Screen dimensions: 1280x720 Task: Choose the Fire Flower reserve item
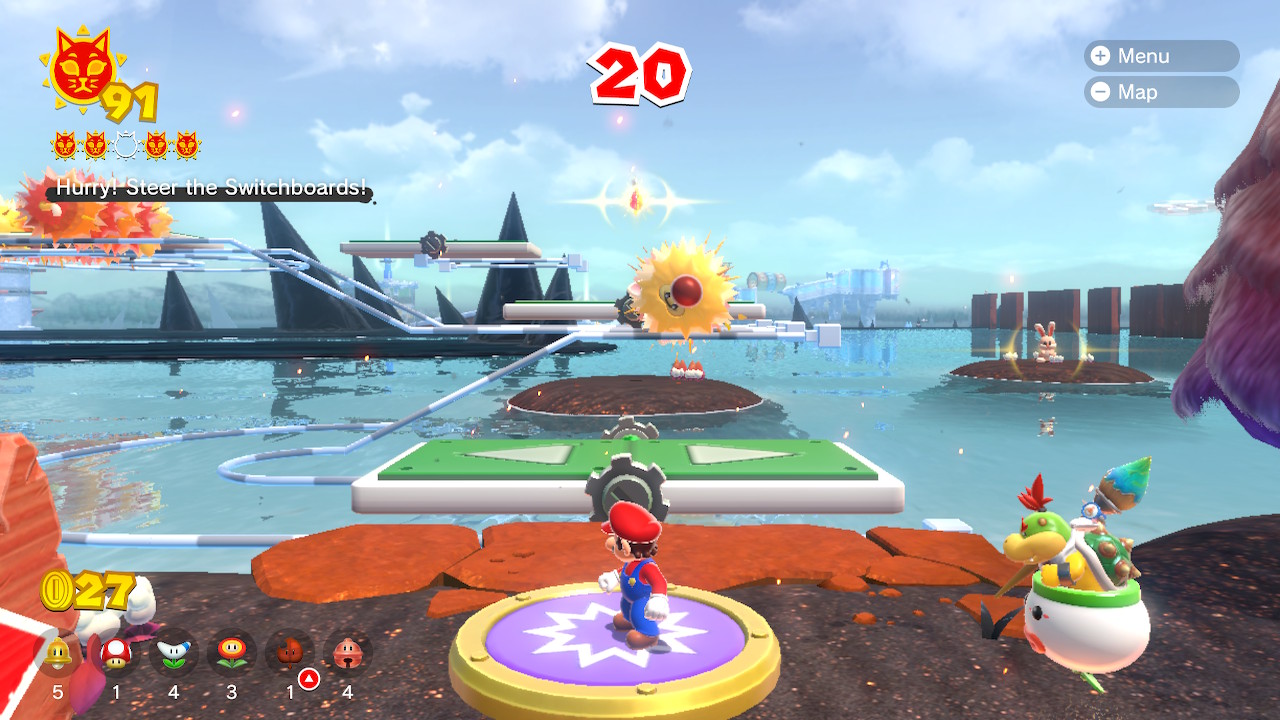click(x=231, y=654)
